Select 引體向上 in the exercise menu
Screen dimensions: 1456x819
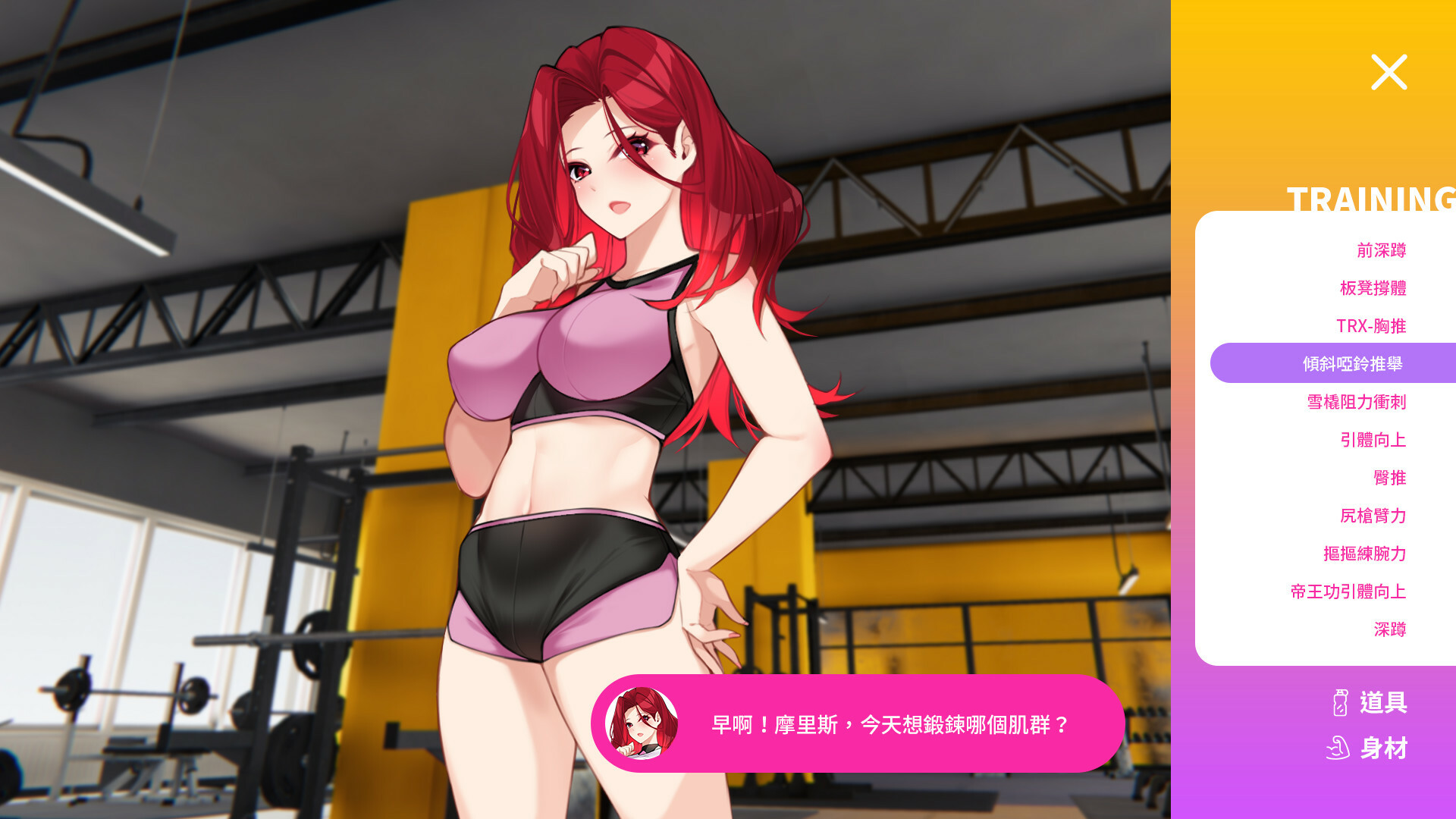click(1374, 440)
